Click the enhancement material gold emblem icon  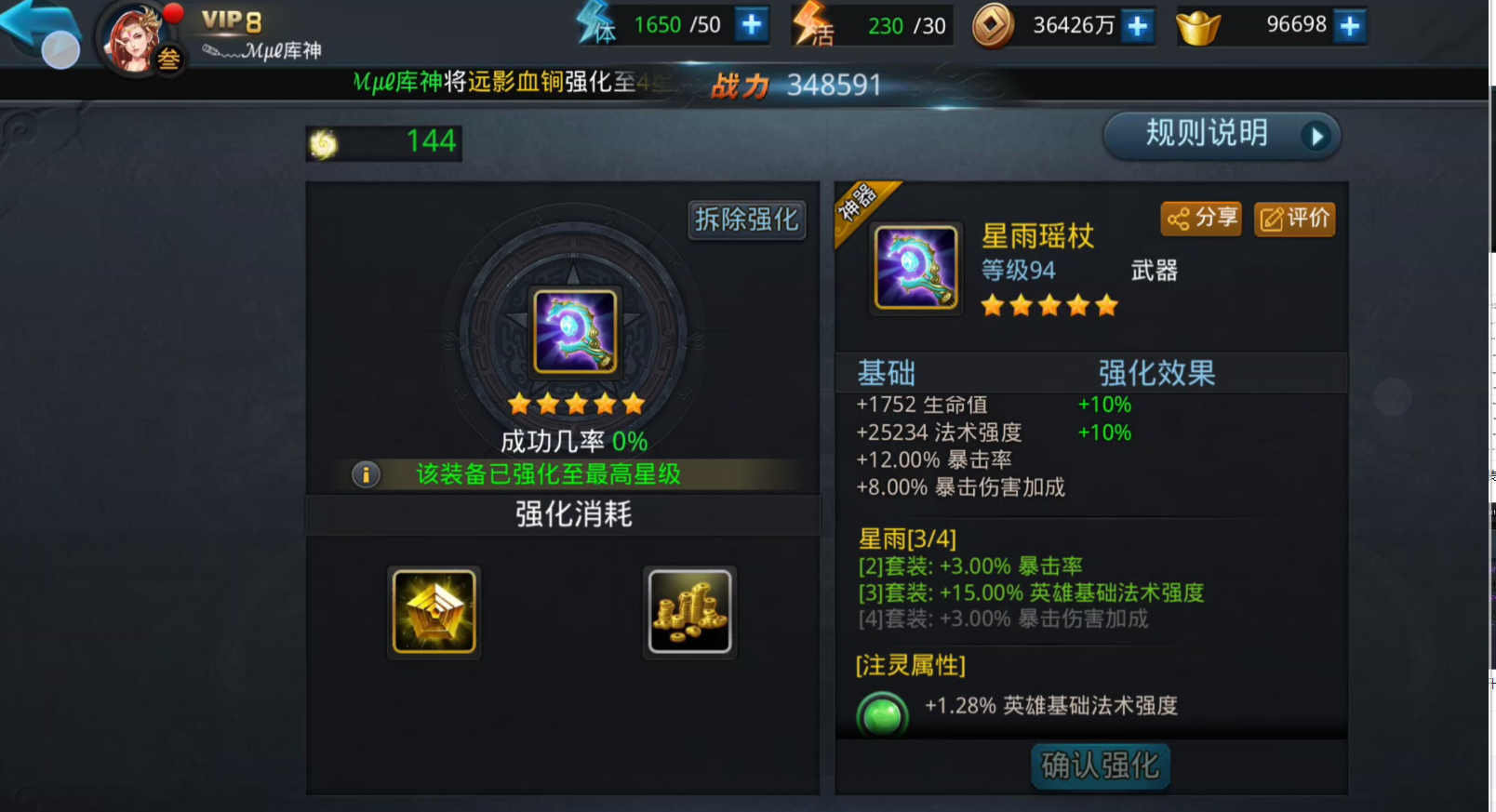[x=434, y=610]
